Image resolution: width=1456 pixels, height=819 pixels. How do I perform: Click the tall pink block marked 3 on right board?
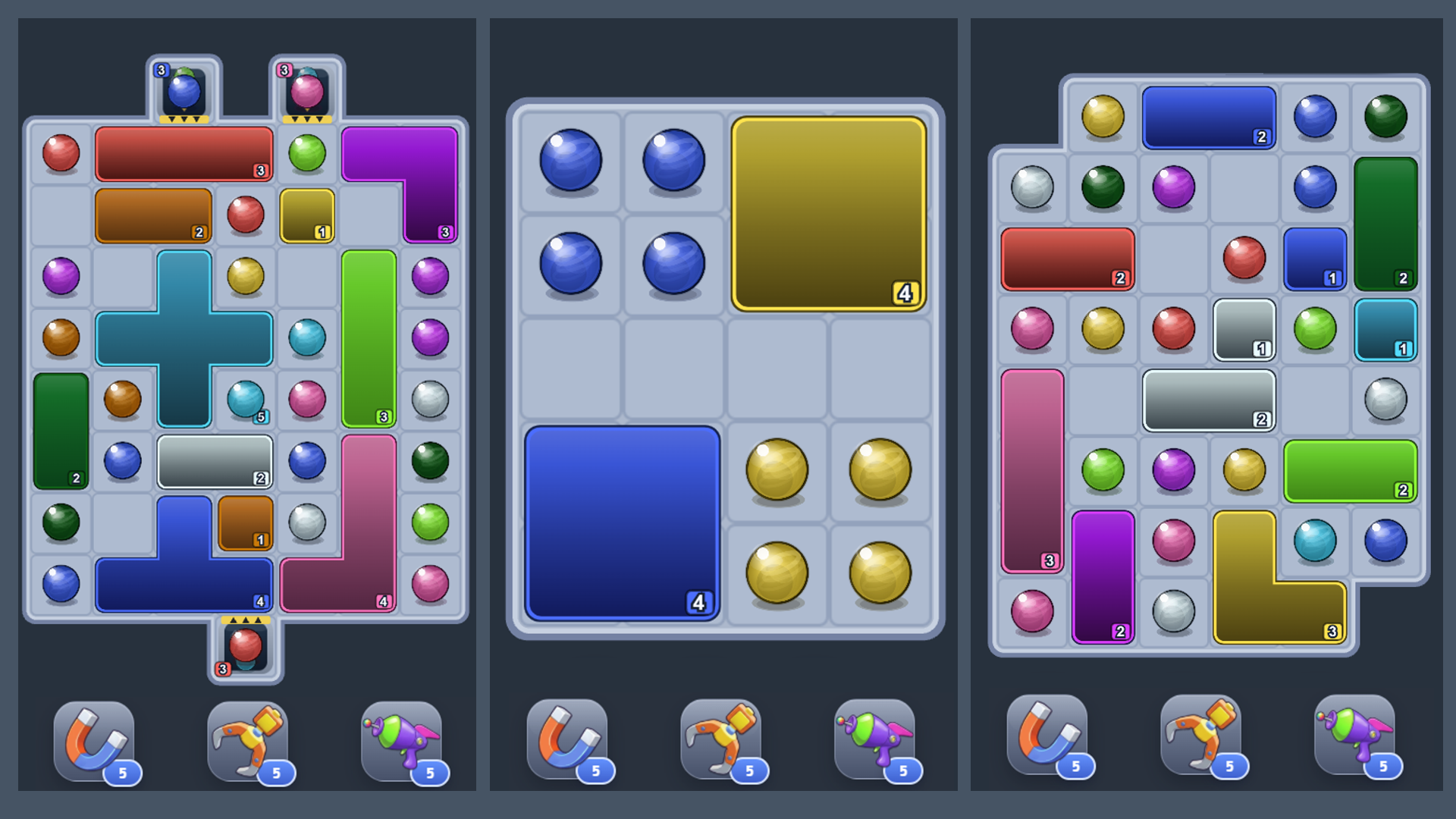(x=1031, y=470)
